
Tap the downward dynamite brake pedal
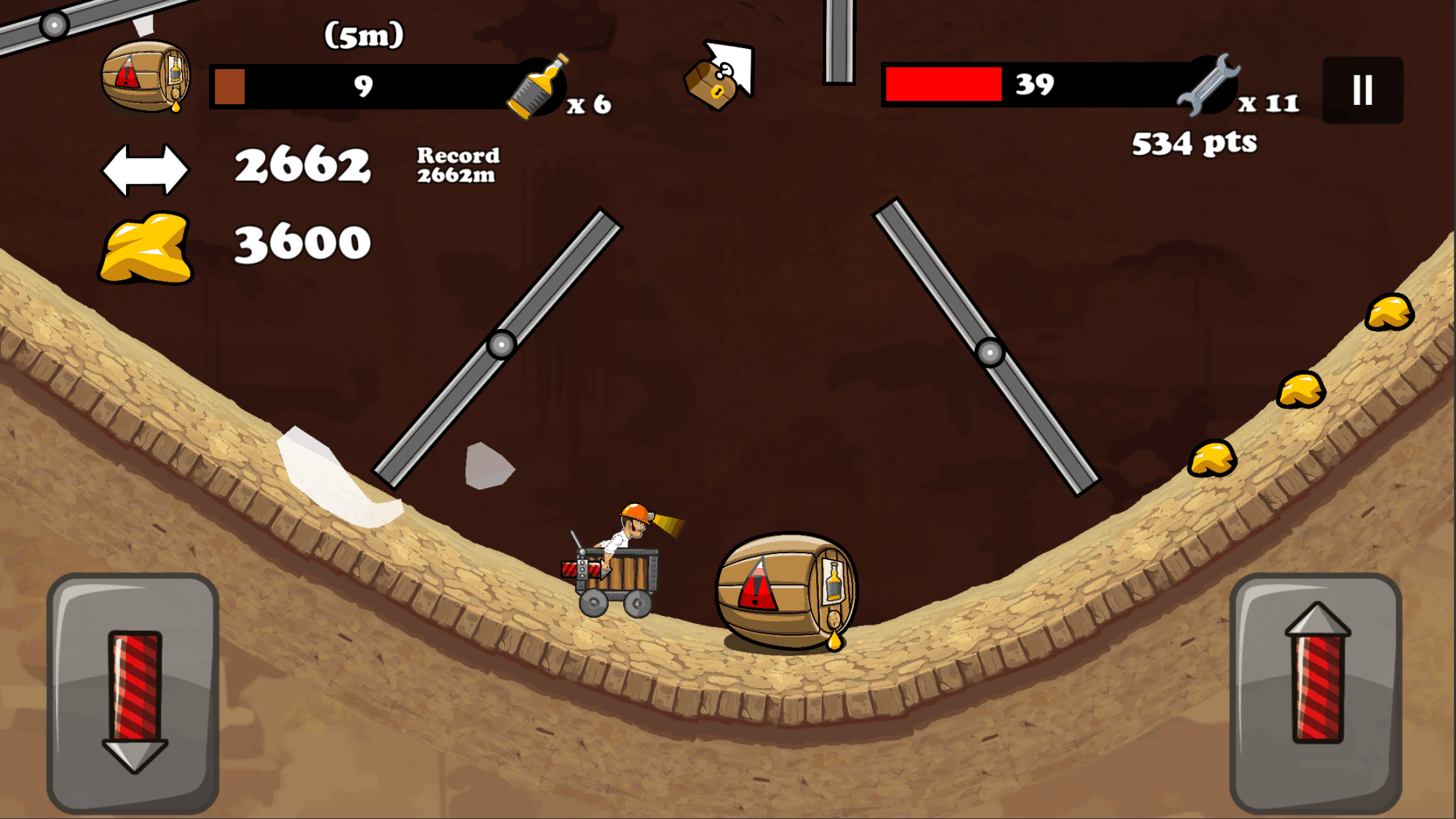coord(134,693)
